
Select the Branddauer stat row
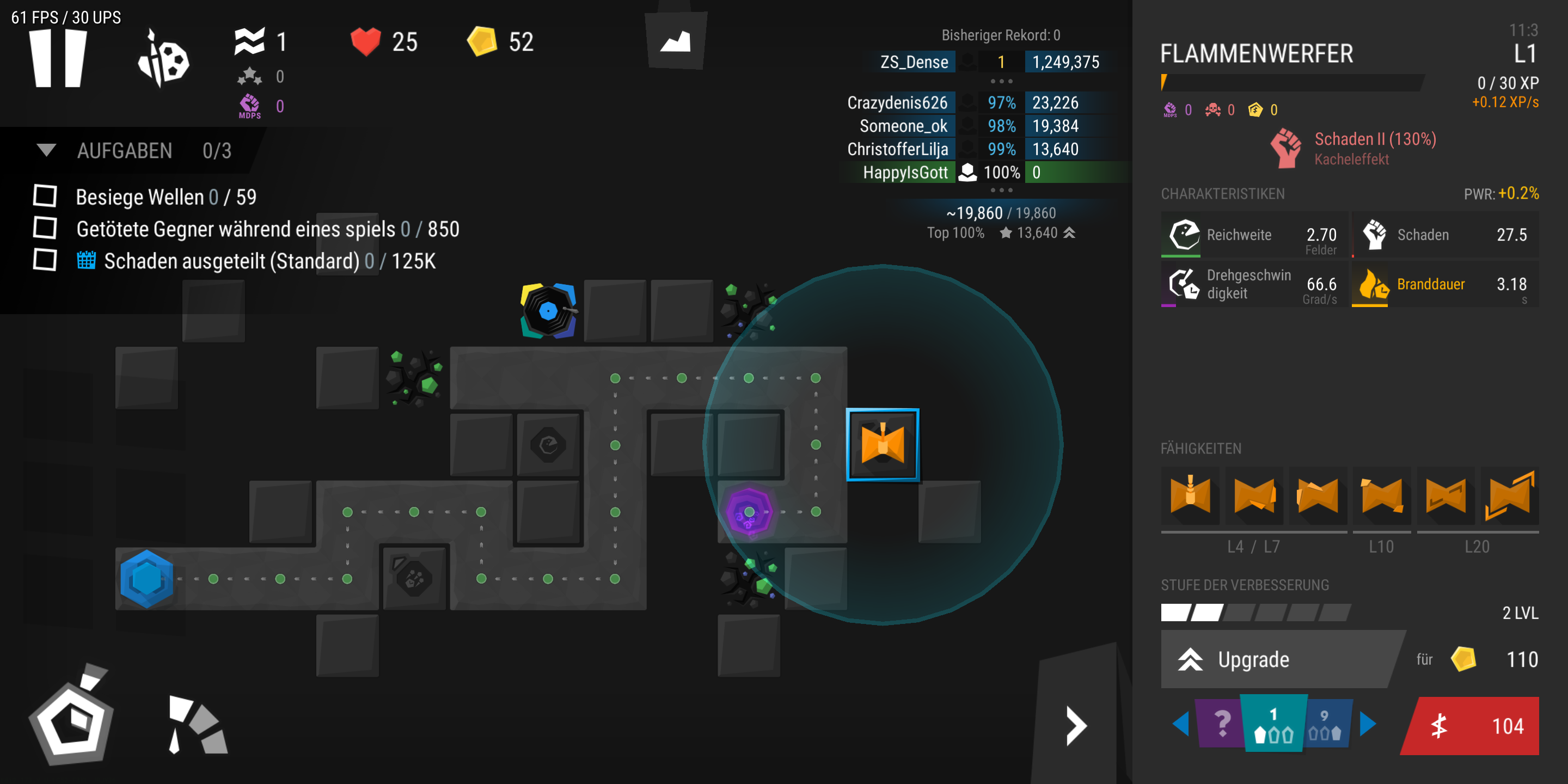tap(1444, 284)
